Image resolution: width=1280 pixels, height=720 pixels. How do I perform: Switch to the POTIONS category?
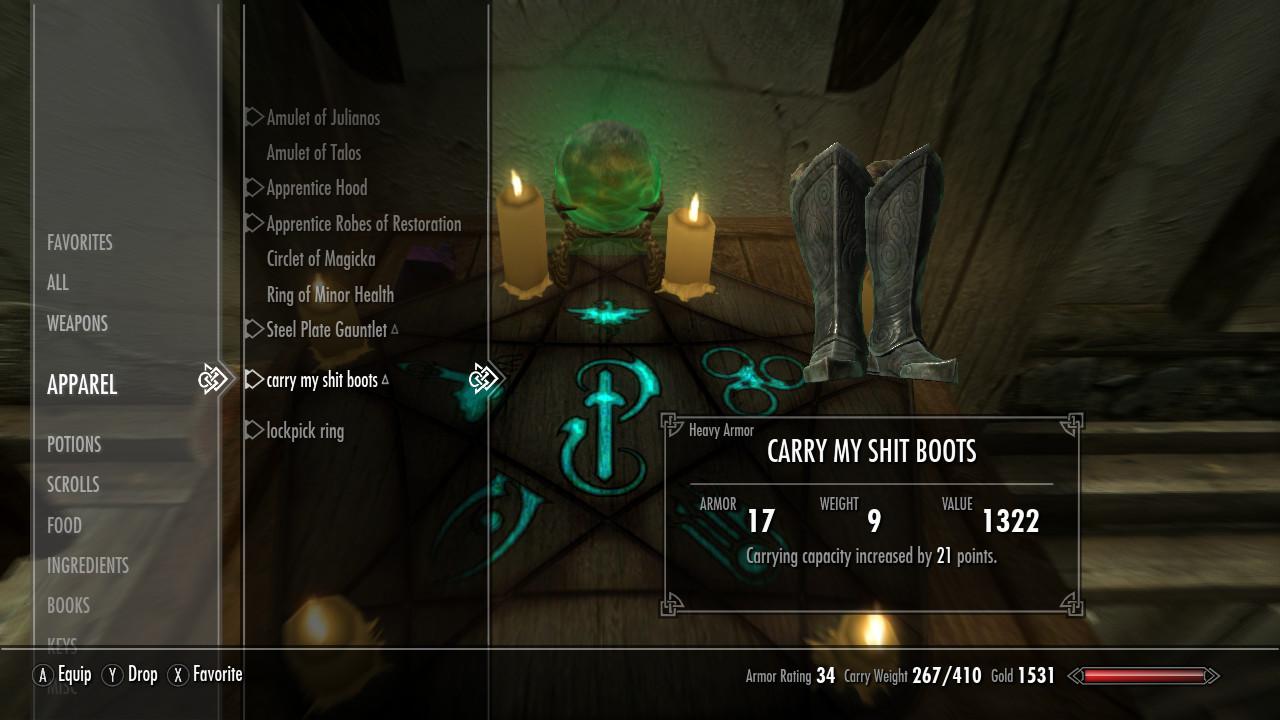coord(74,444)
